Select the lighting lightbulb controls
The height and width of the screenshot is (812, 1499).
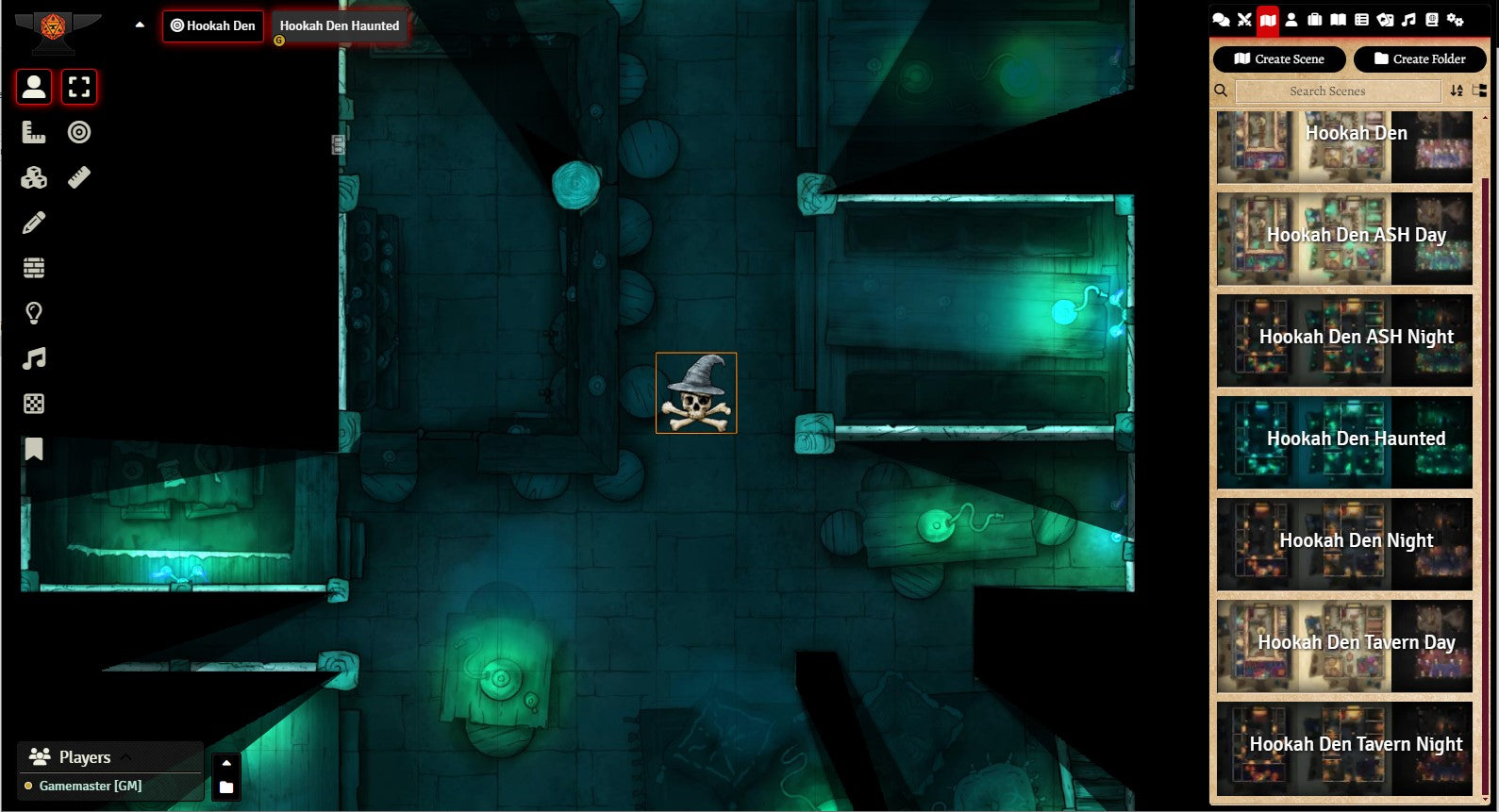[x=34, y=313]
